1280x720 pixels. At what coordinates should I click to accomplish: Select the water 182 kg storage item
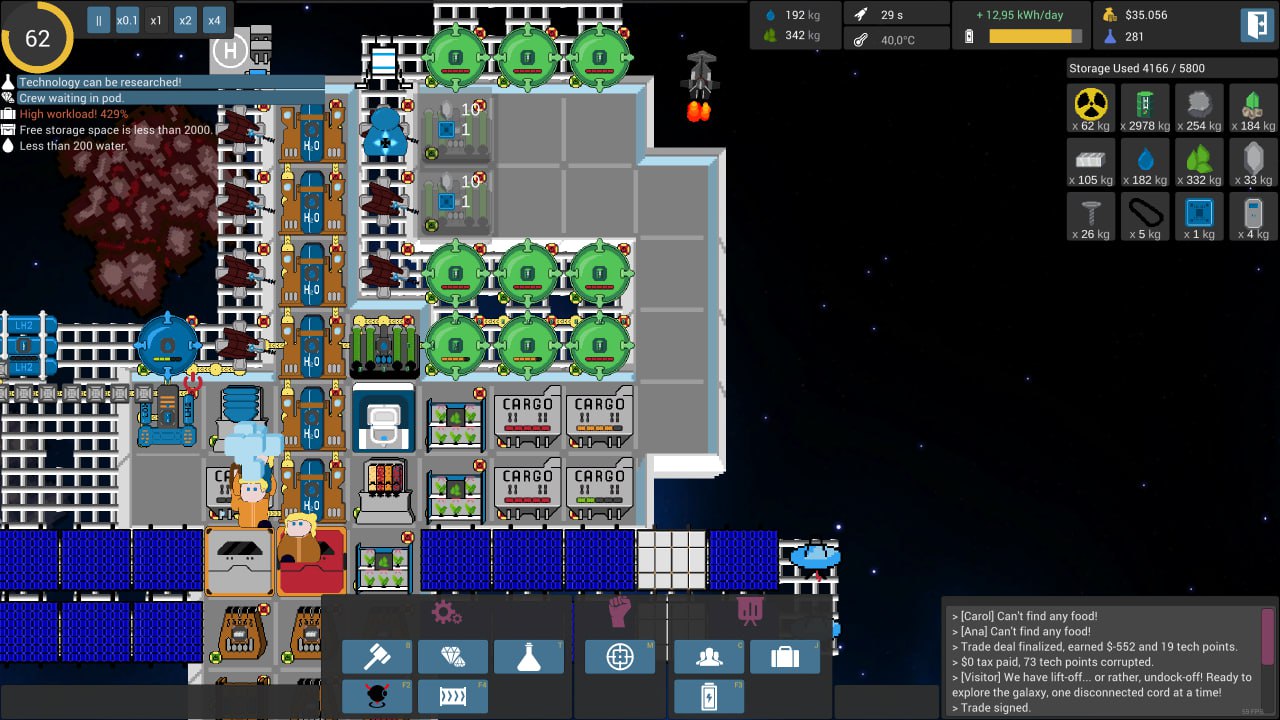pyautogui.click(x=1145, y=162)
